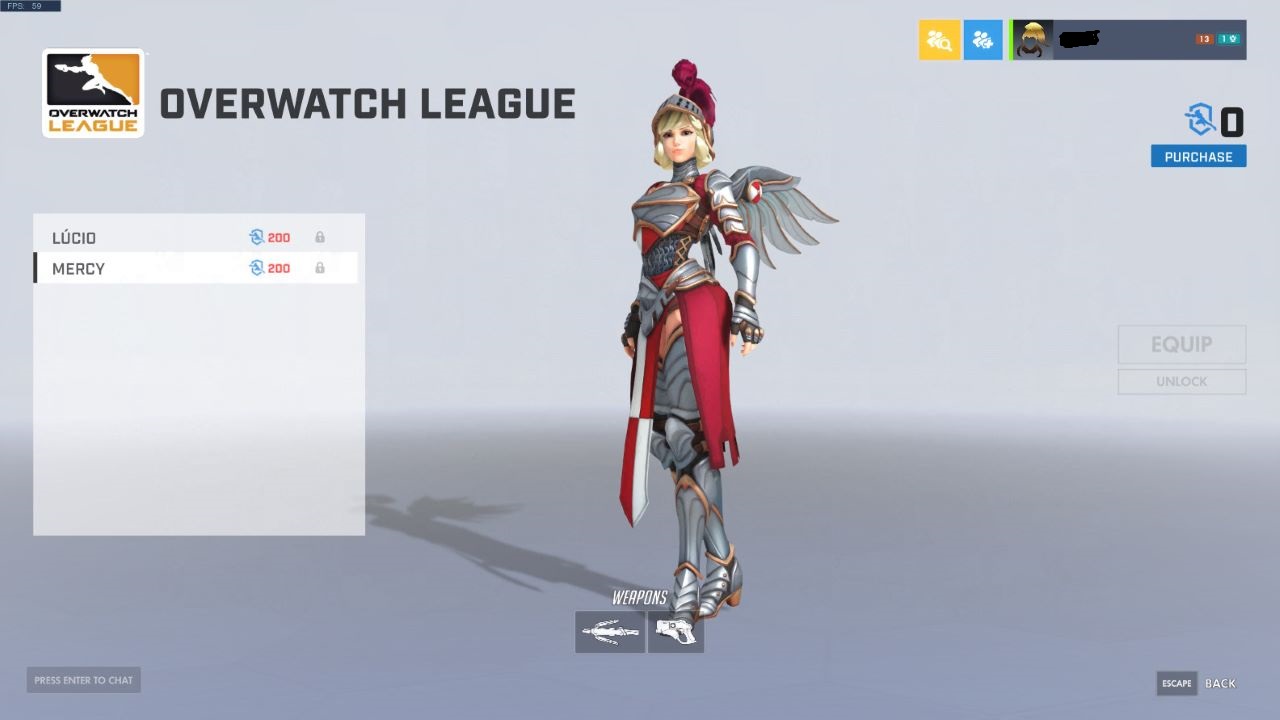The width and height of the screenshot is (1280, 720).
Task: Click the UNLOCK button
Action: tap(1181, 381)
